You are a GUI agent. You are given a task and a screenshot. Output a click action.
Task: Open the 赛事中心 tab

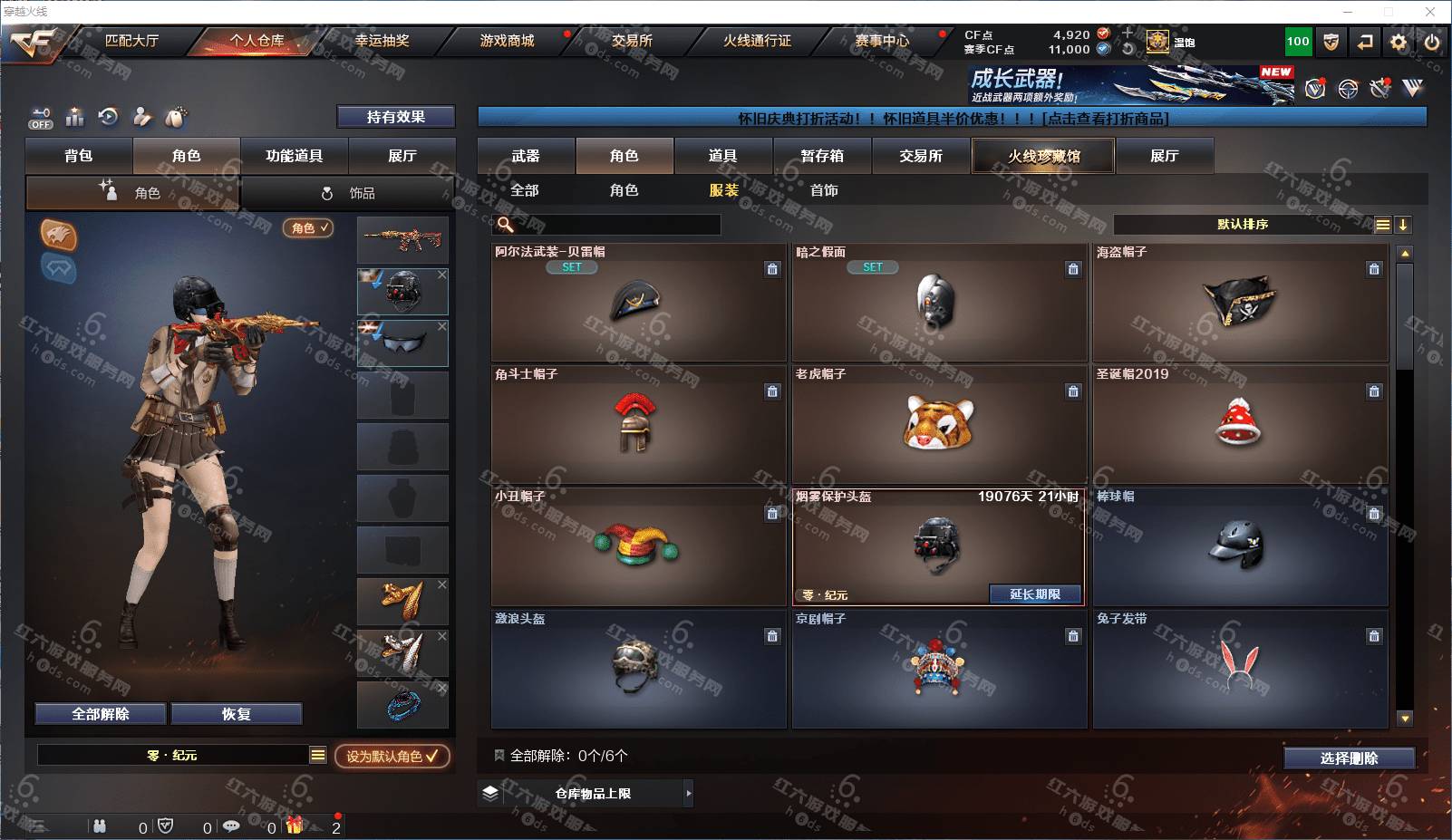pos(881,41)
